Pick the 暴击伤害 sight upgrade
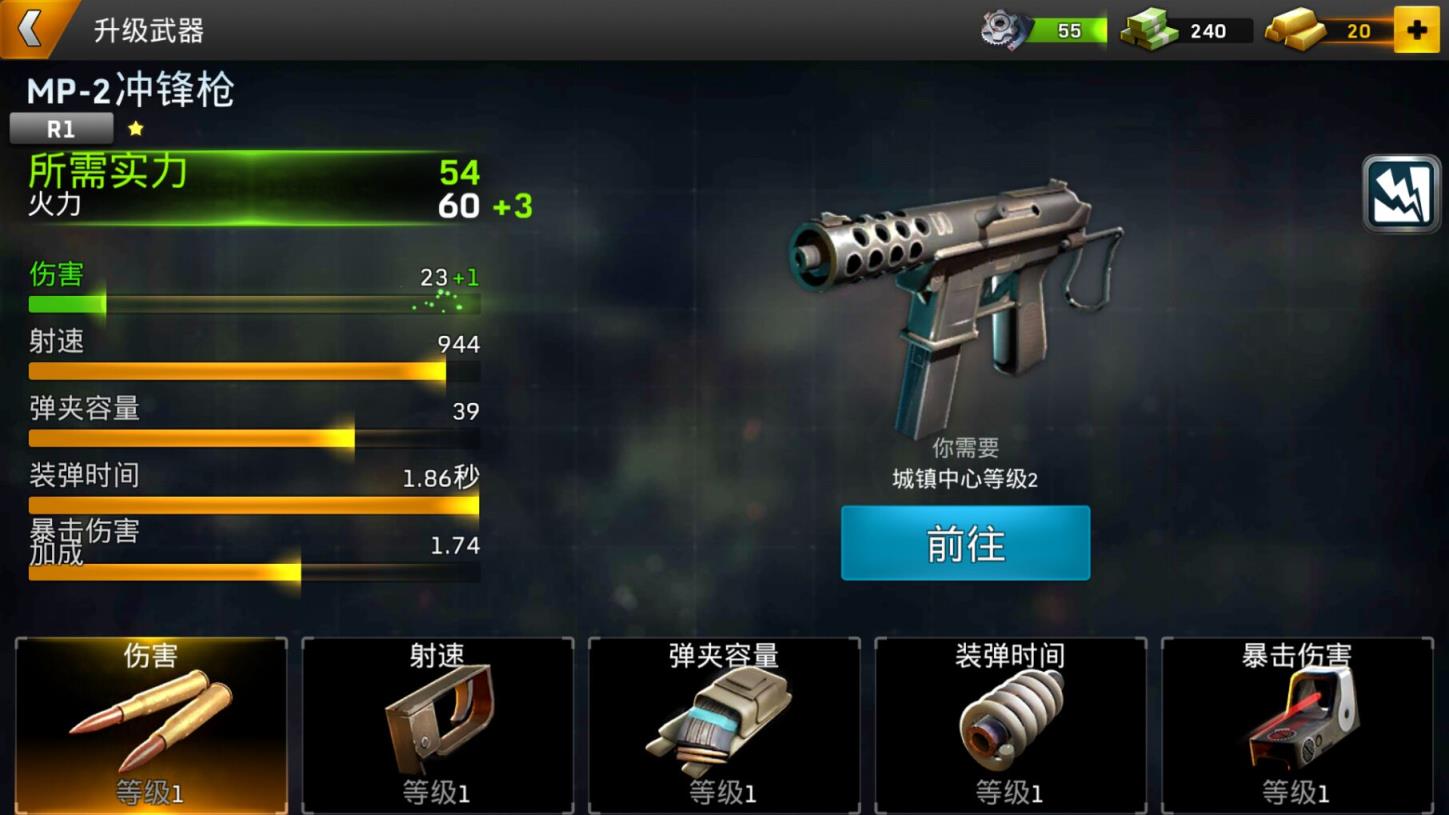The image size is (1449, 815). click(1297, 725)
